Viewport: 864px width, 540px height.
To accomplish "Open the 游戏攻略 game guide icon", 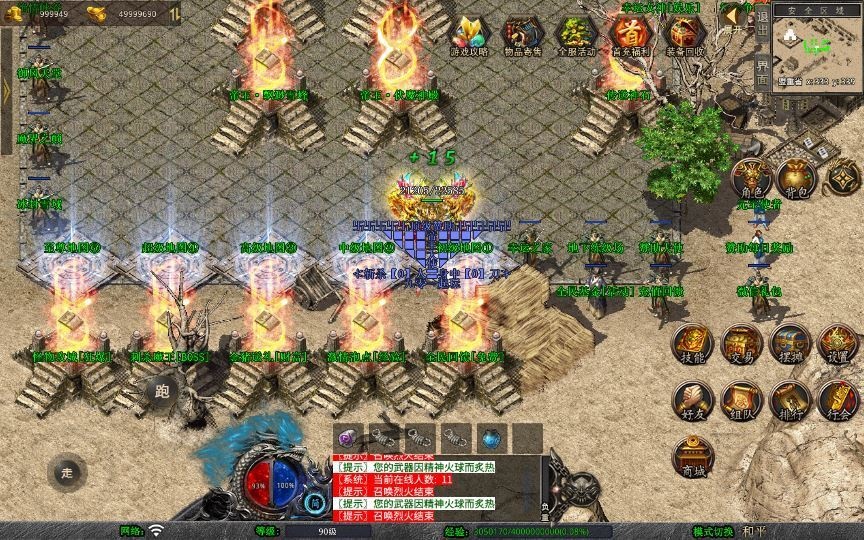I will tap(467, 36).
